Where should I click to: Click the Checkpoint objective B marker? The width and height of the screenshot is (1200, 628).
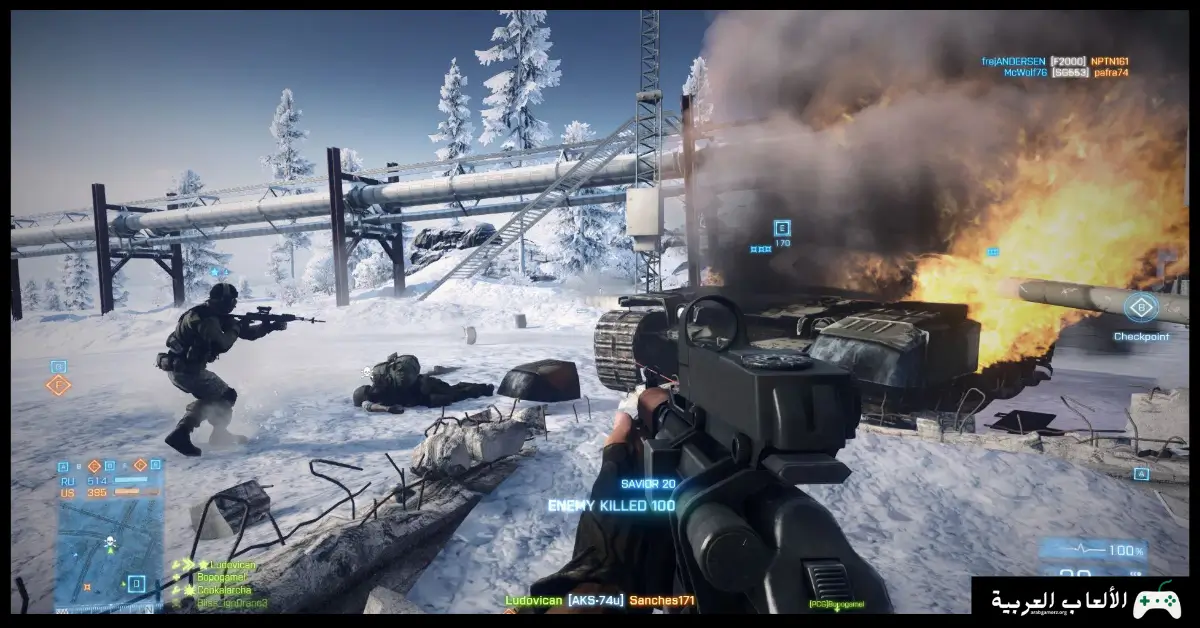pos(1140,307)
